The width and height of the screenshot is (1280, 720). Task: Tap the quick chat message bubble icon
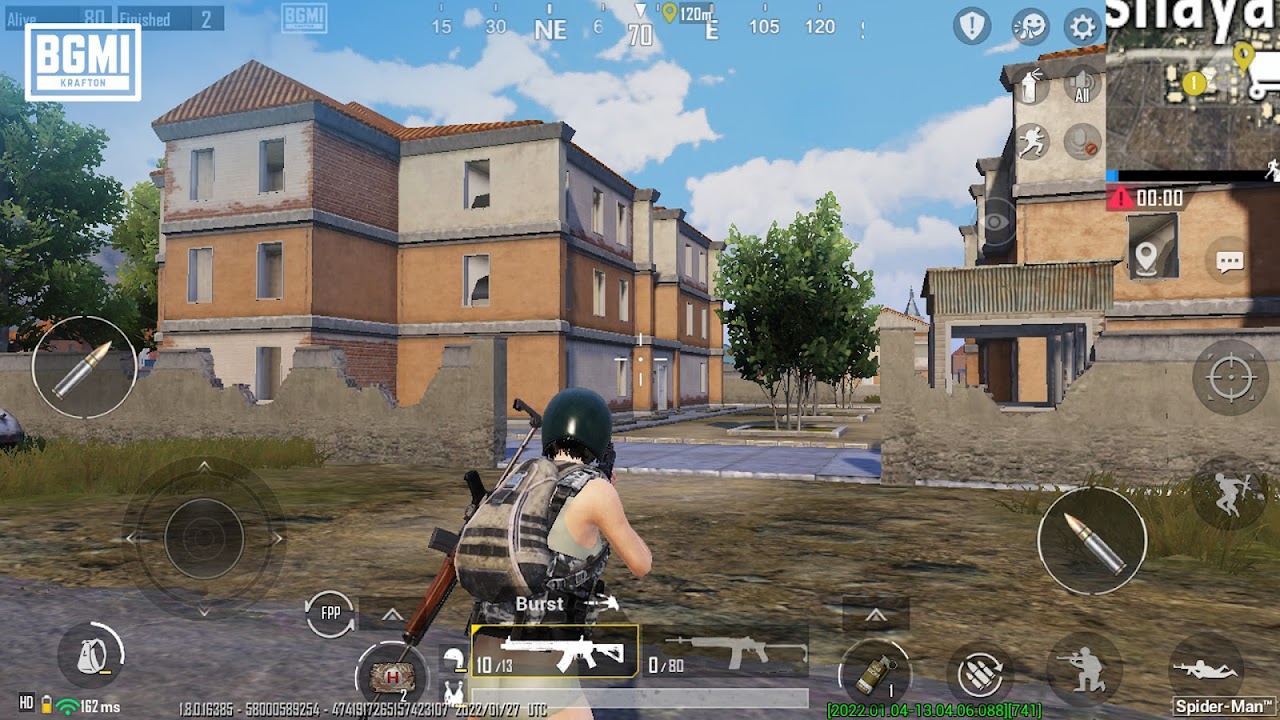[x=1230, y=262]
